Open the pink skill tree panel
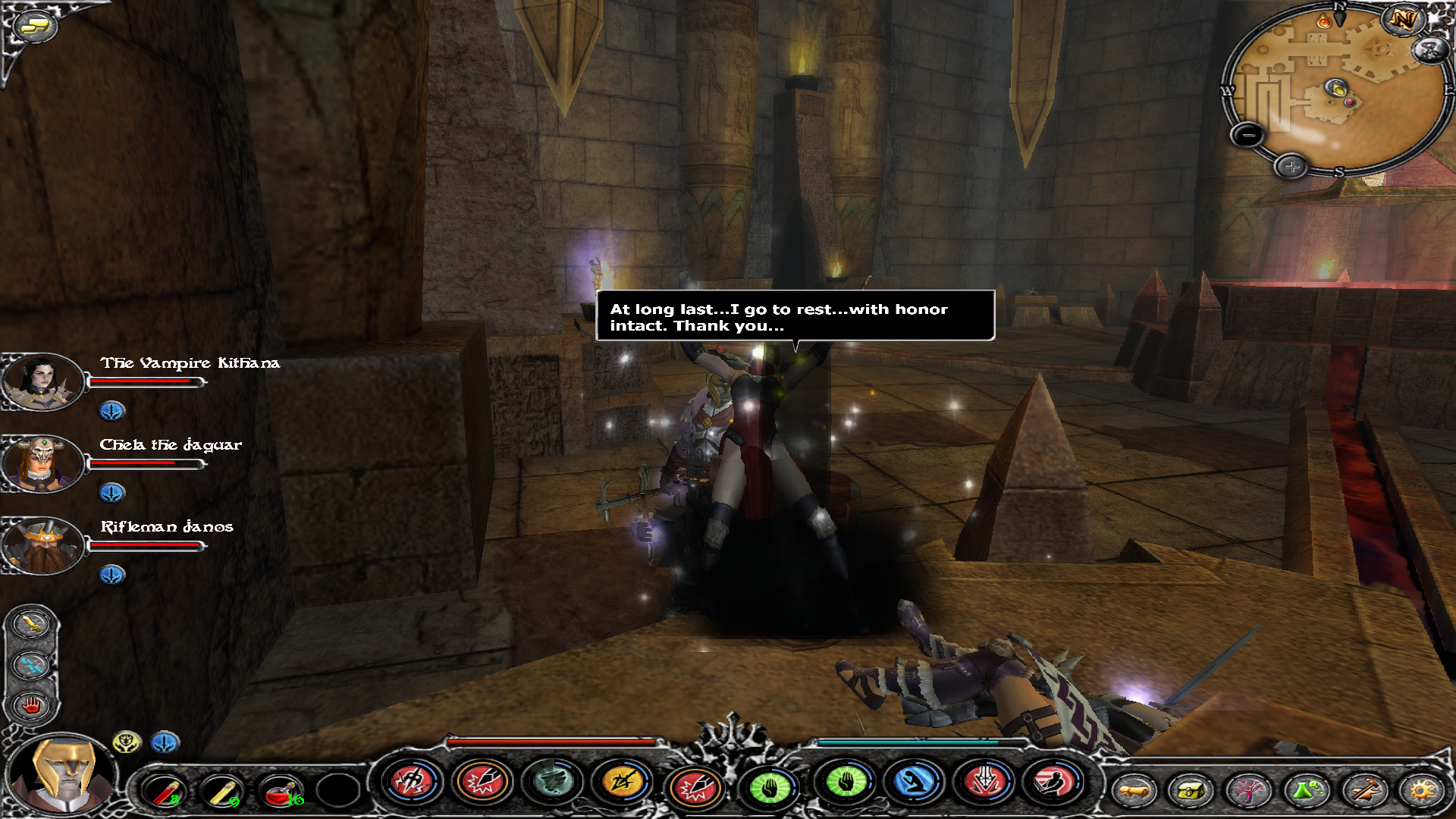1456x819 pixels. coord(1248,791)
